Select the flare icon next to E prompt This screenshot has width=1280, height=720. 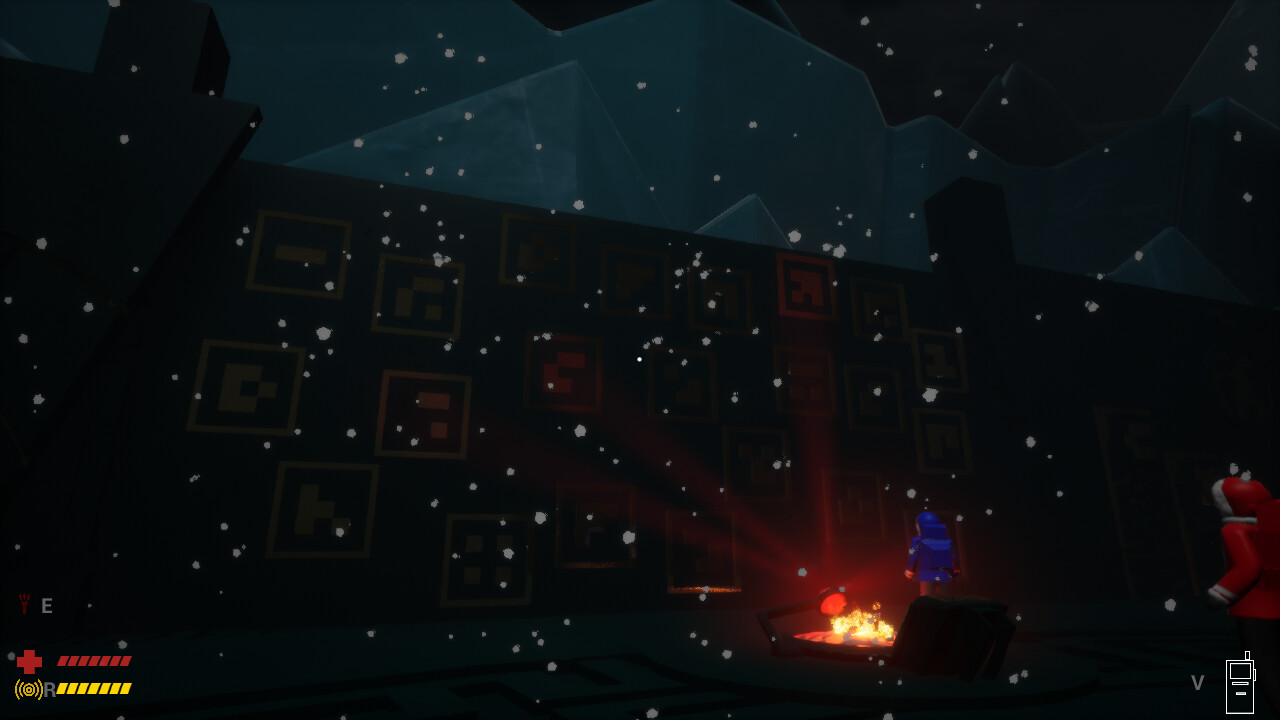24,603
